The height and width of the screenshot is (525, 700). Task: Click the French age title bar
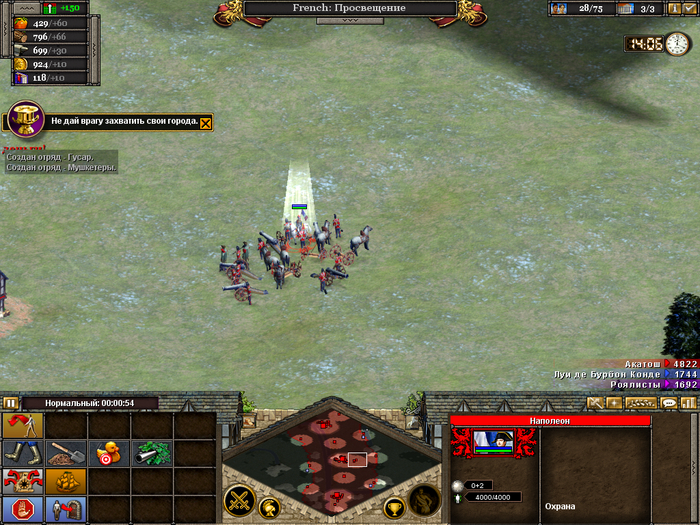click(349, 8)
